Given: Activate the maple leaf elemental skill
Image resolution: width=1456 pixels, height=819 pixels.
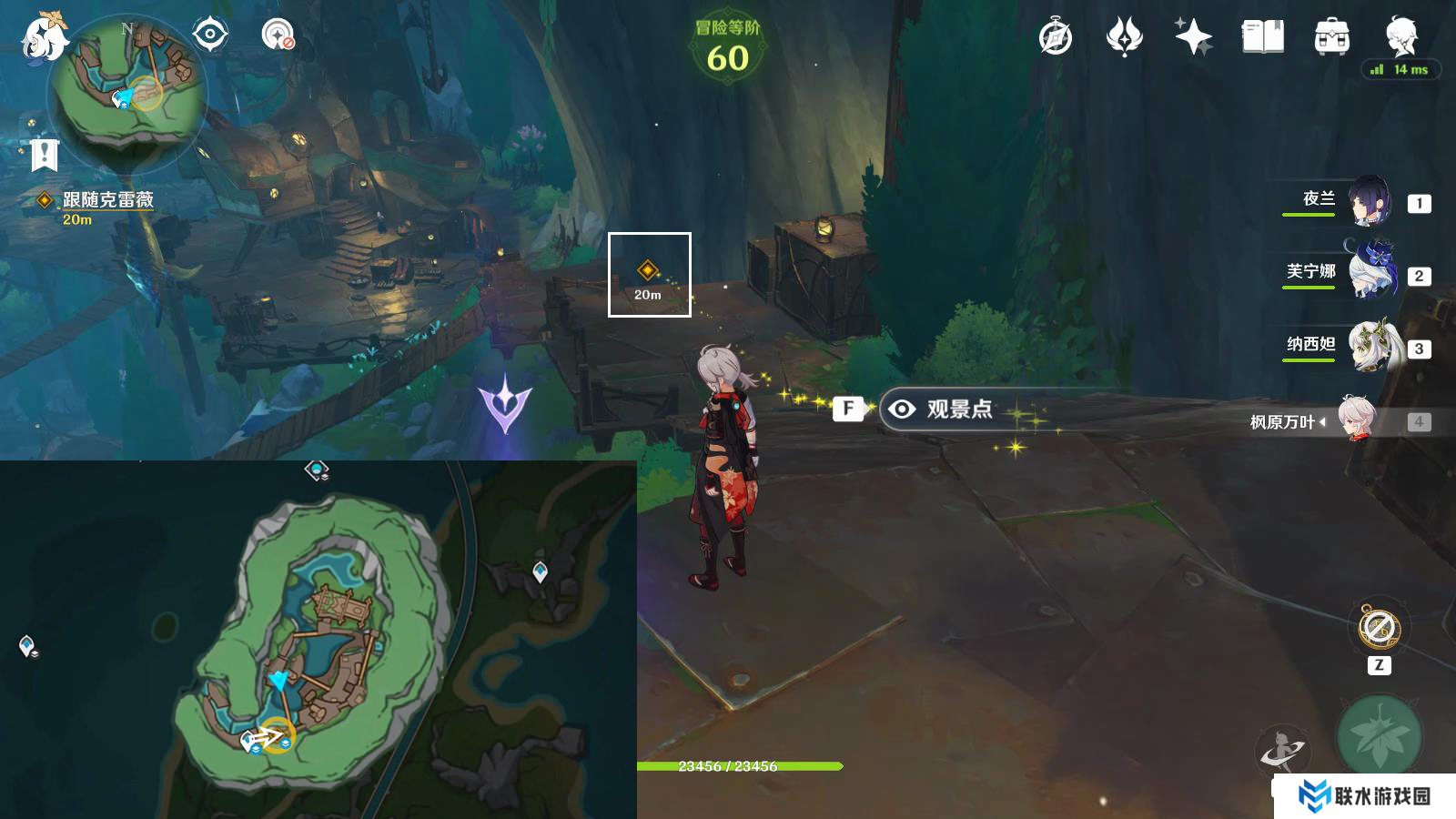Looking at the screenshot, I should coord(1380,737).
